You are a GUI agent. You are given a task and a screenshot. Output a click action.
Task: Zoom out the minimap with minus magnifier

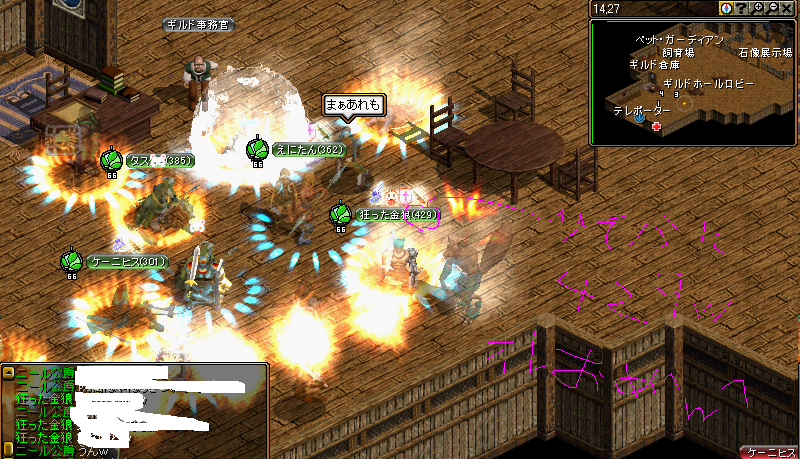coord(773,8)
